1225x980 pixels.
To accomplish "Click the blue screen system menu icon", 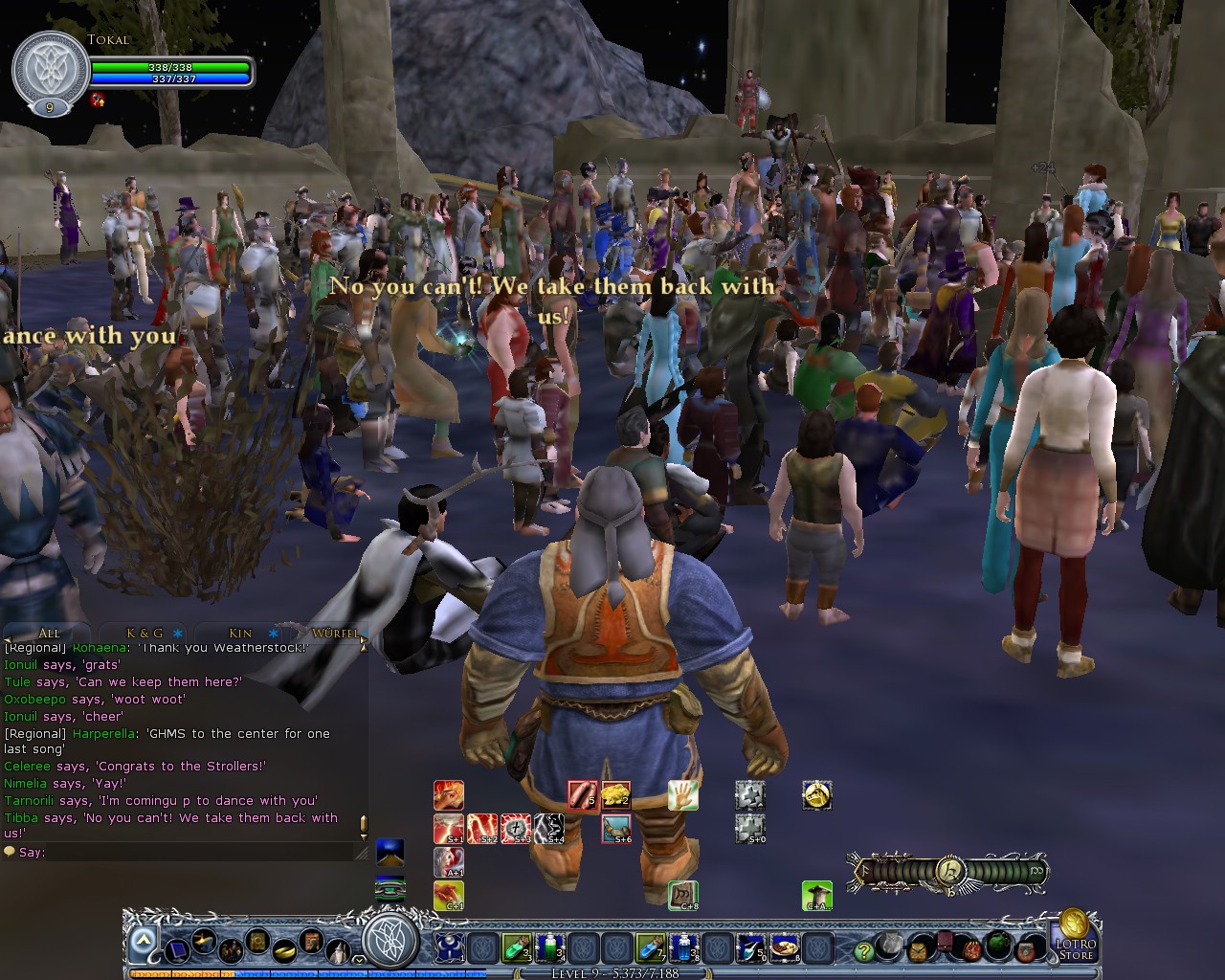I will 177,952.
